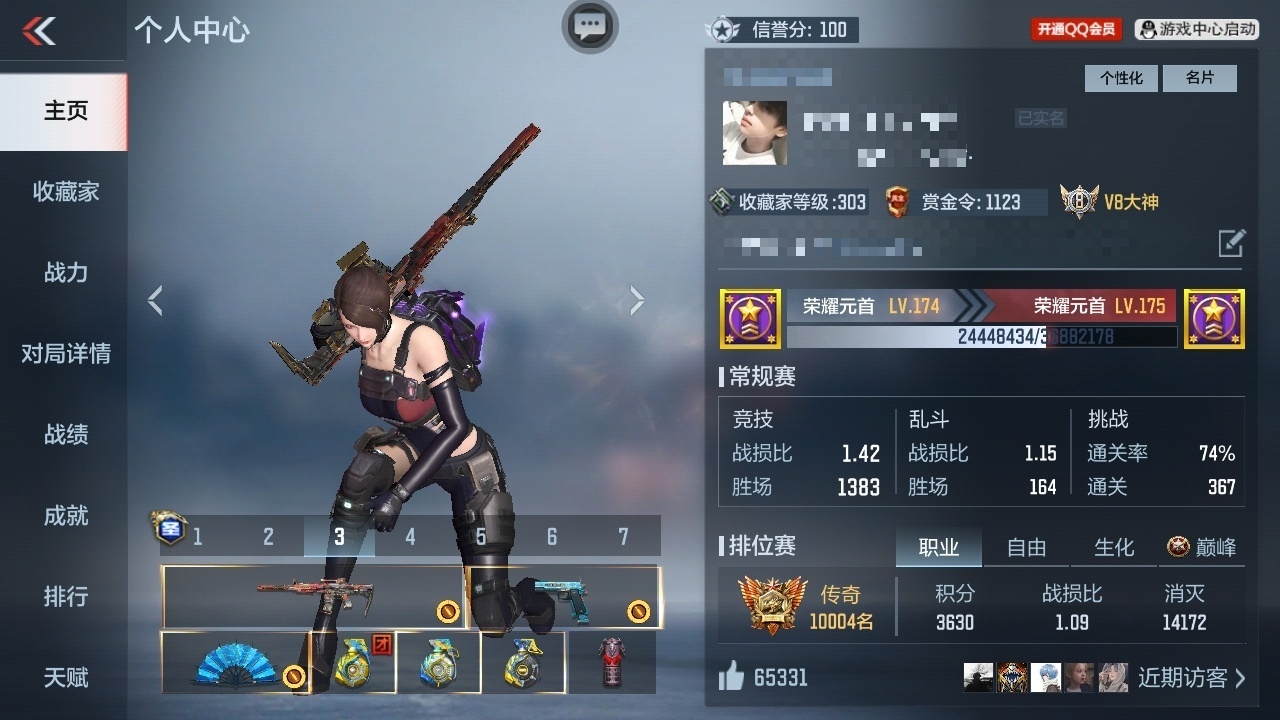Select 战力 in the side menu
The image size is (1280, 720).
click(65, 273)
